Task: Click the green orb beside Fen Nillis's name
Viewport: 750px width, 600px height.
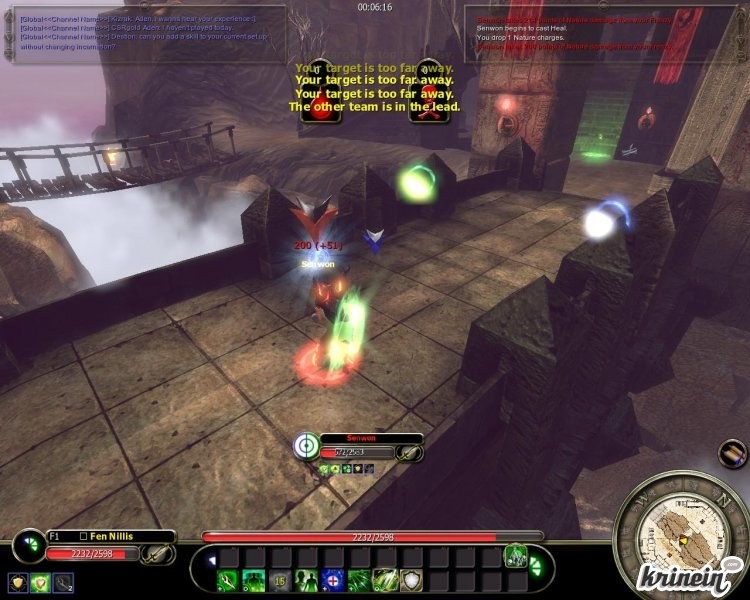Action: click(29, 545)
